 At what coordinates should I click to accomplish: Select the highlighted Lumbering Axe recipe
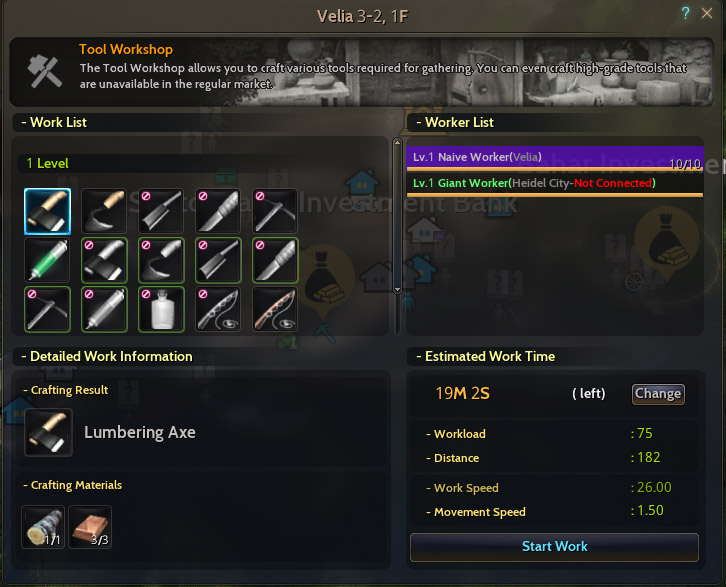(46, 211)
